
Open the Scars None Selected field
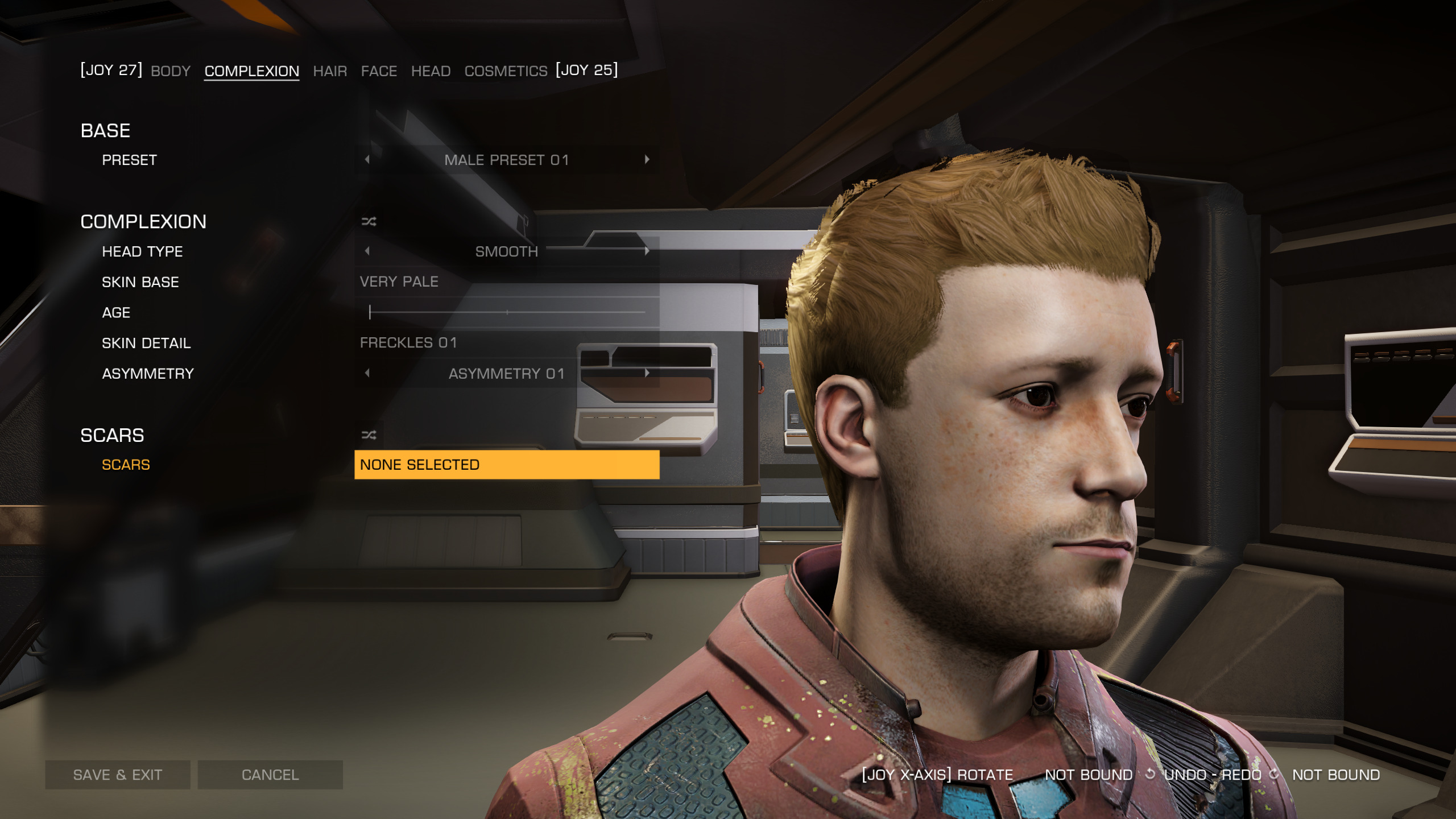[506, 465]
